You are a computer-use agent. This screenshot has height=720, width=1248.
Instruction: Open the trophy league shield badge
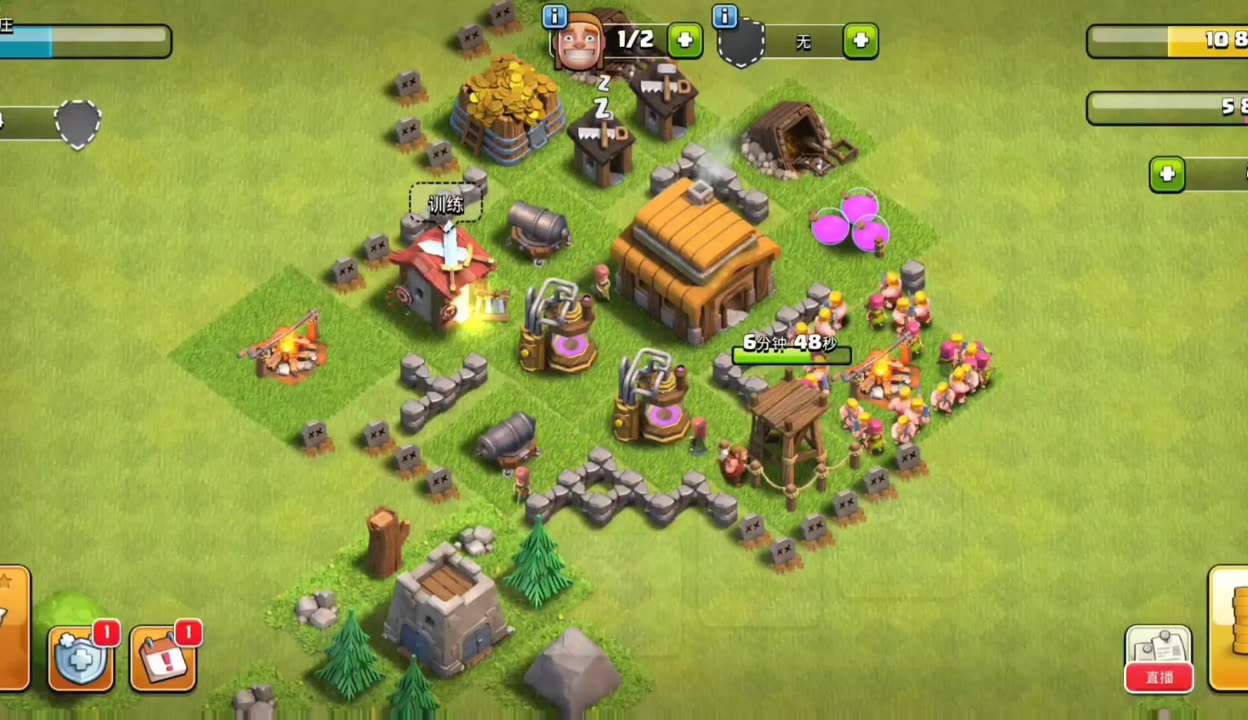point(78,124)
